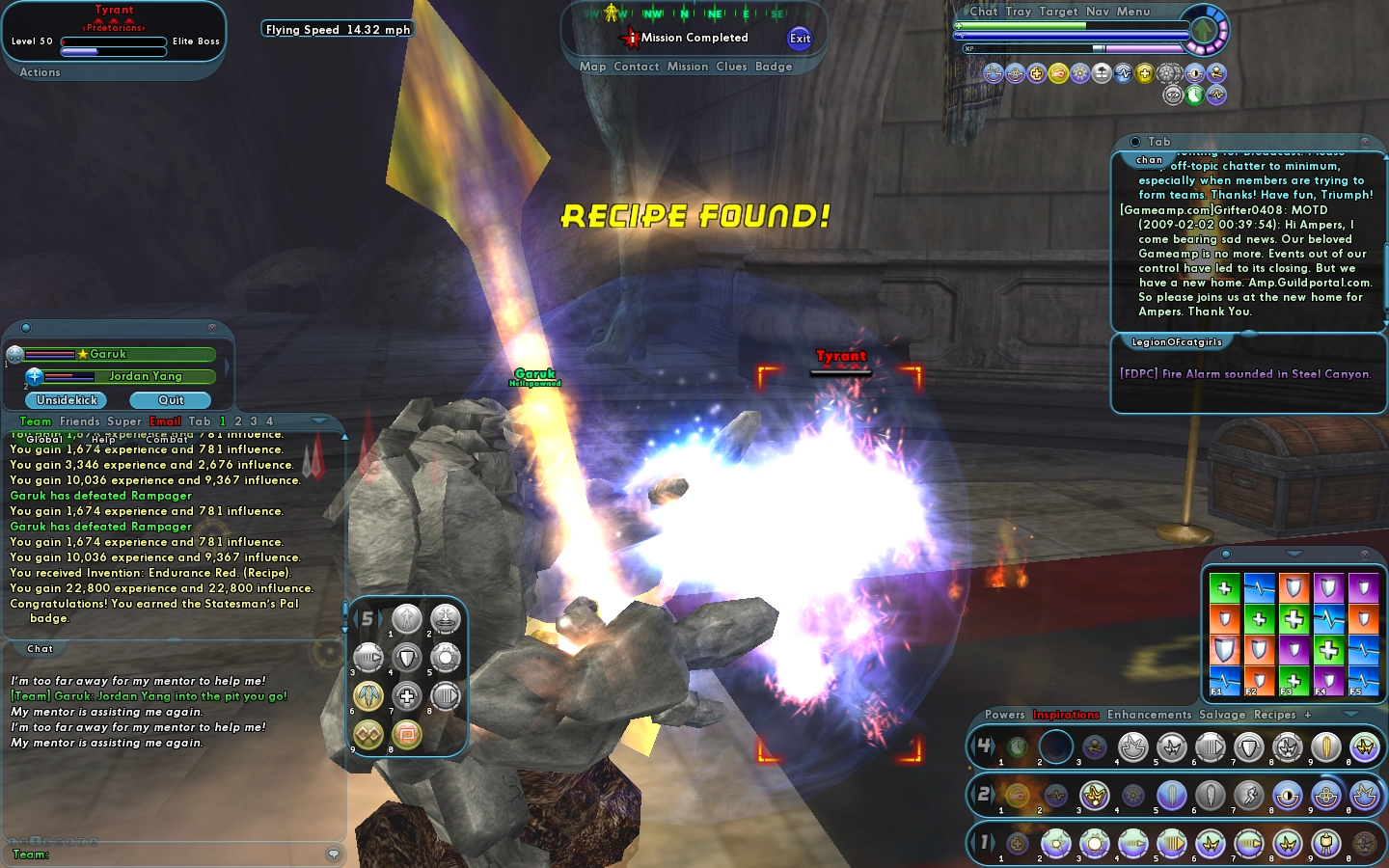The image size is (1389, 868).
Task: Open the Recipes window
Action: (1274, 715)
